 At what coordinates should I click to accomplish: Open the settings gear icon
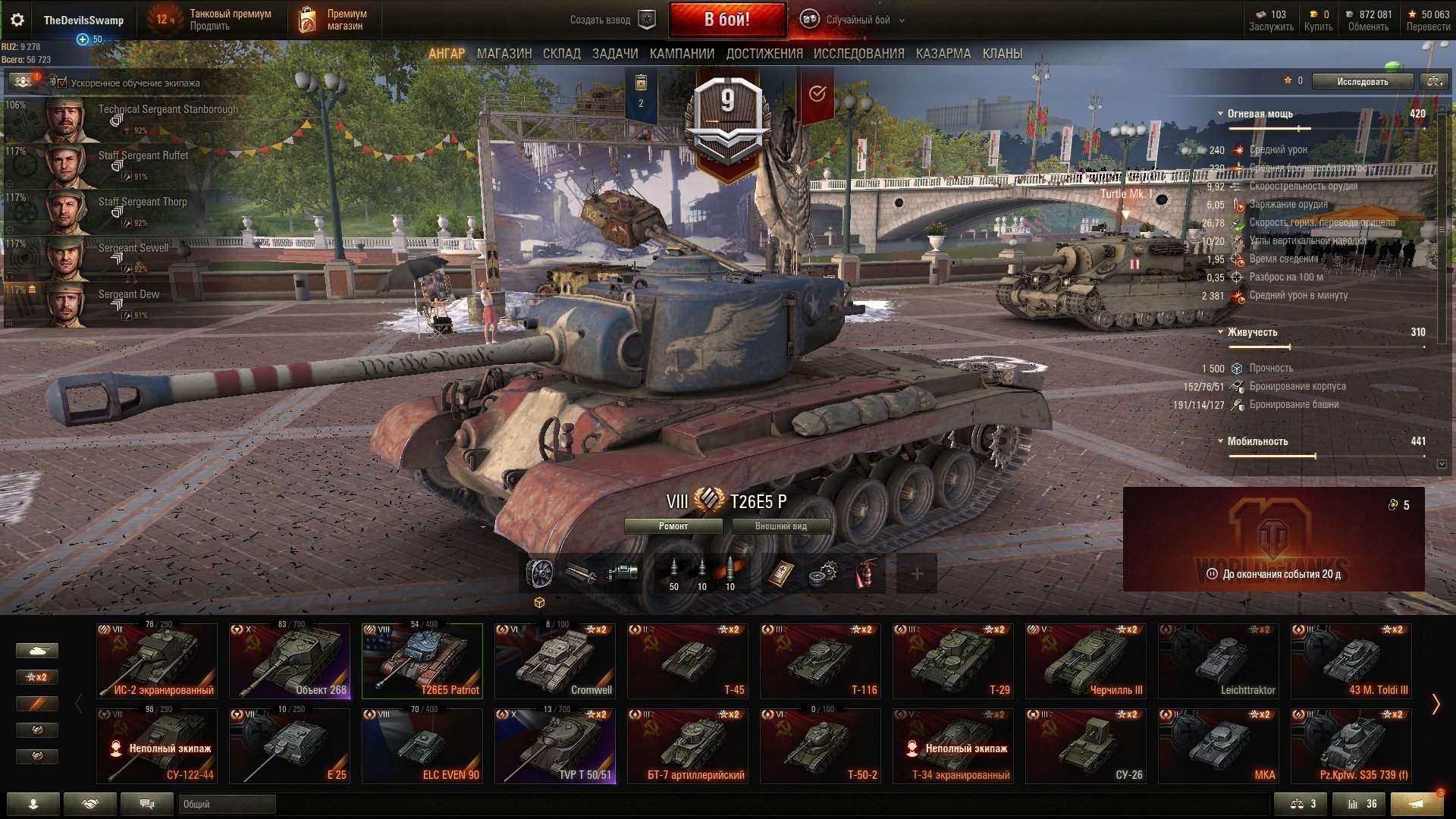click(17, 20)
